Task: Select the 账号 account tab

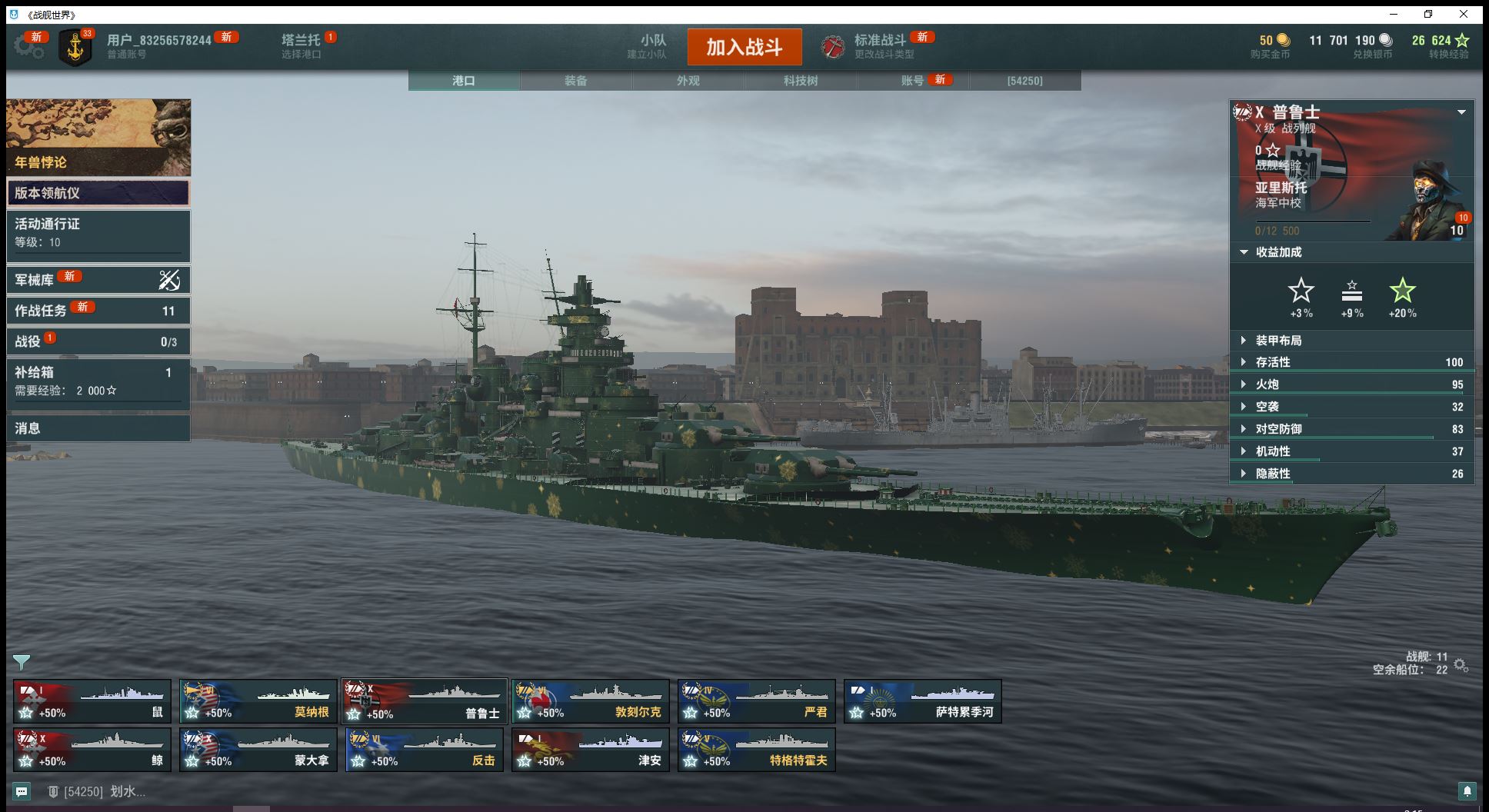Action: pos(912,81)
